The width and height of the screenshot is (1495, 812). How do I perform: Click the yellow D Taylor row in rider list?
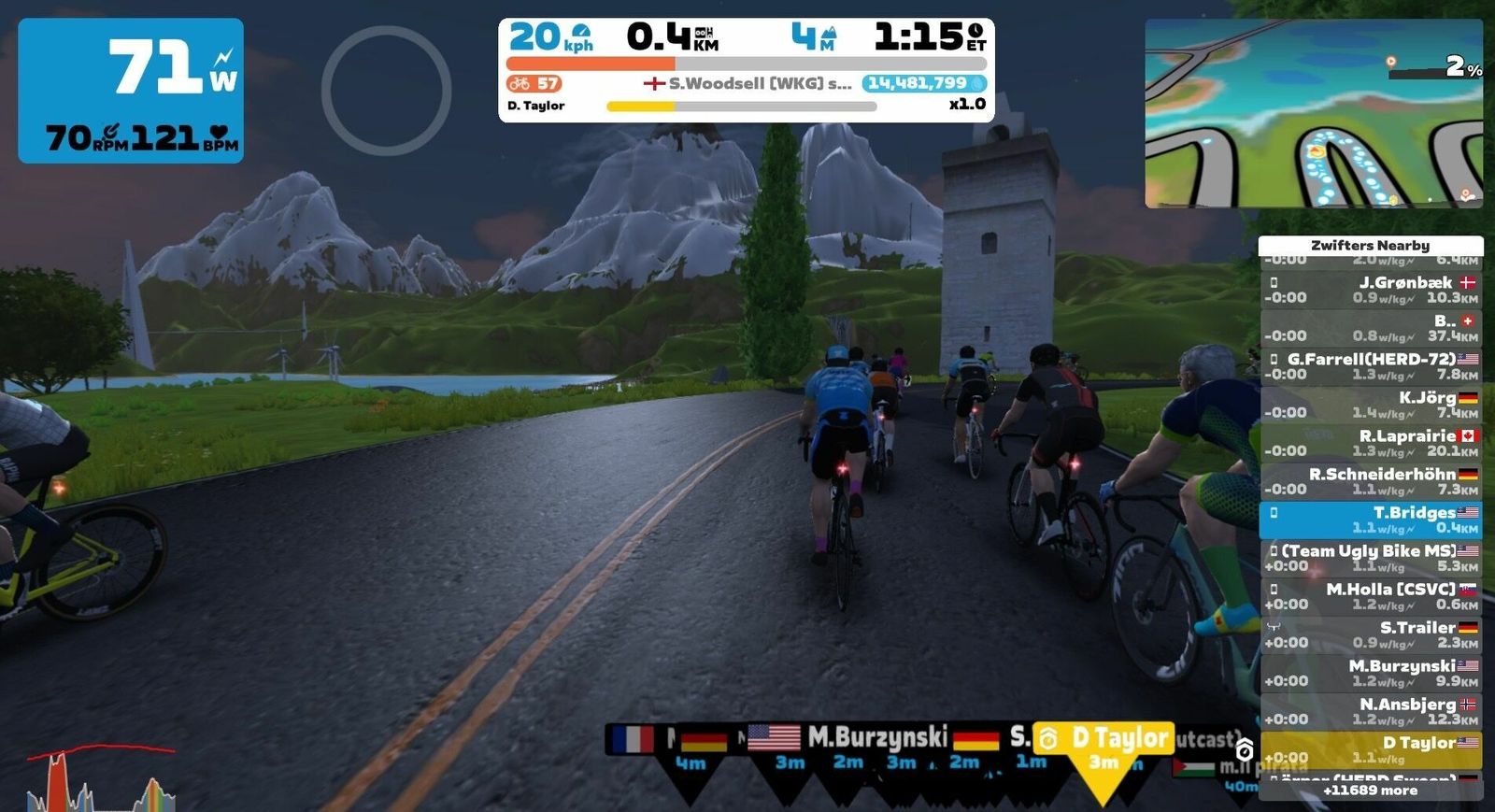(x=1370, y=749)
